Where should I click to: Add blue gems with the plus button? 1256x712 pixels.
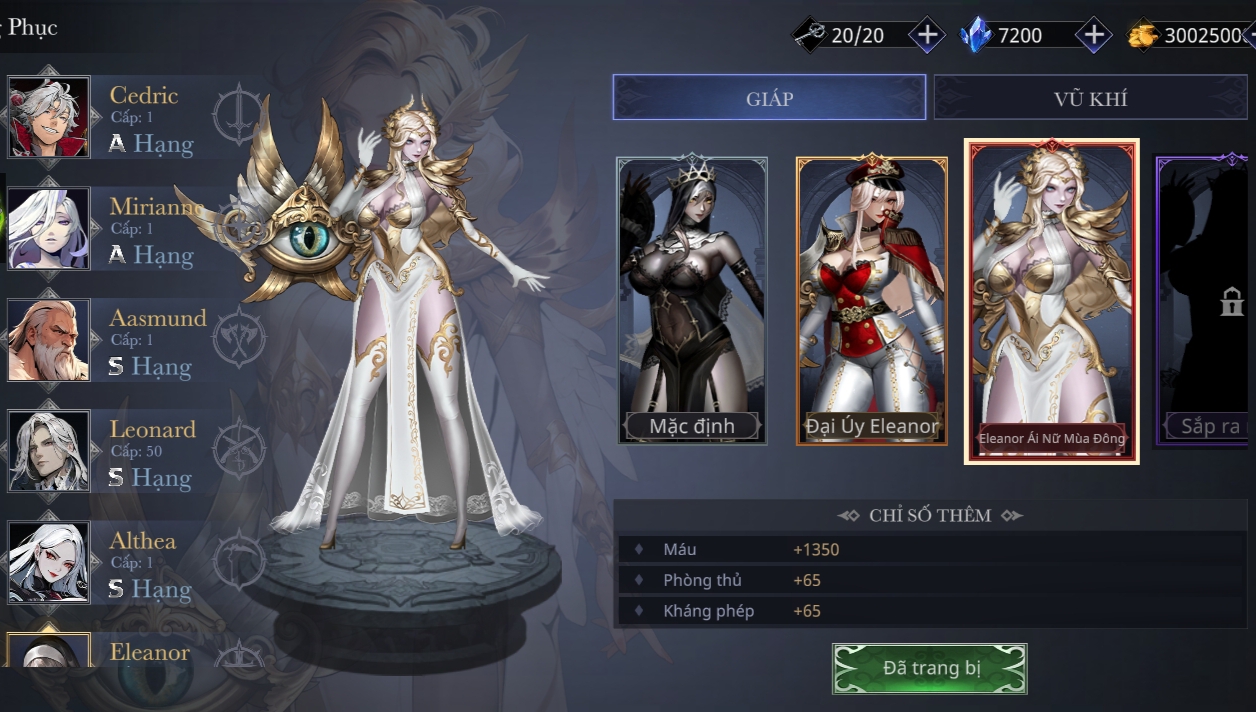click(x=1094, y=35)
